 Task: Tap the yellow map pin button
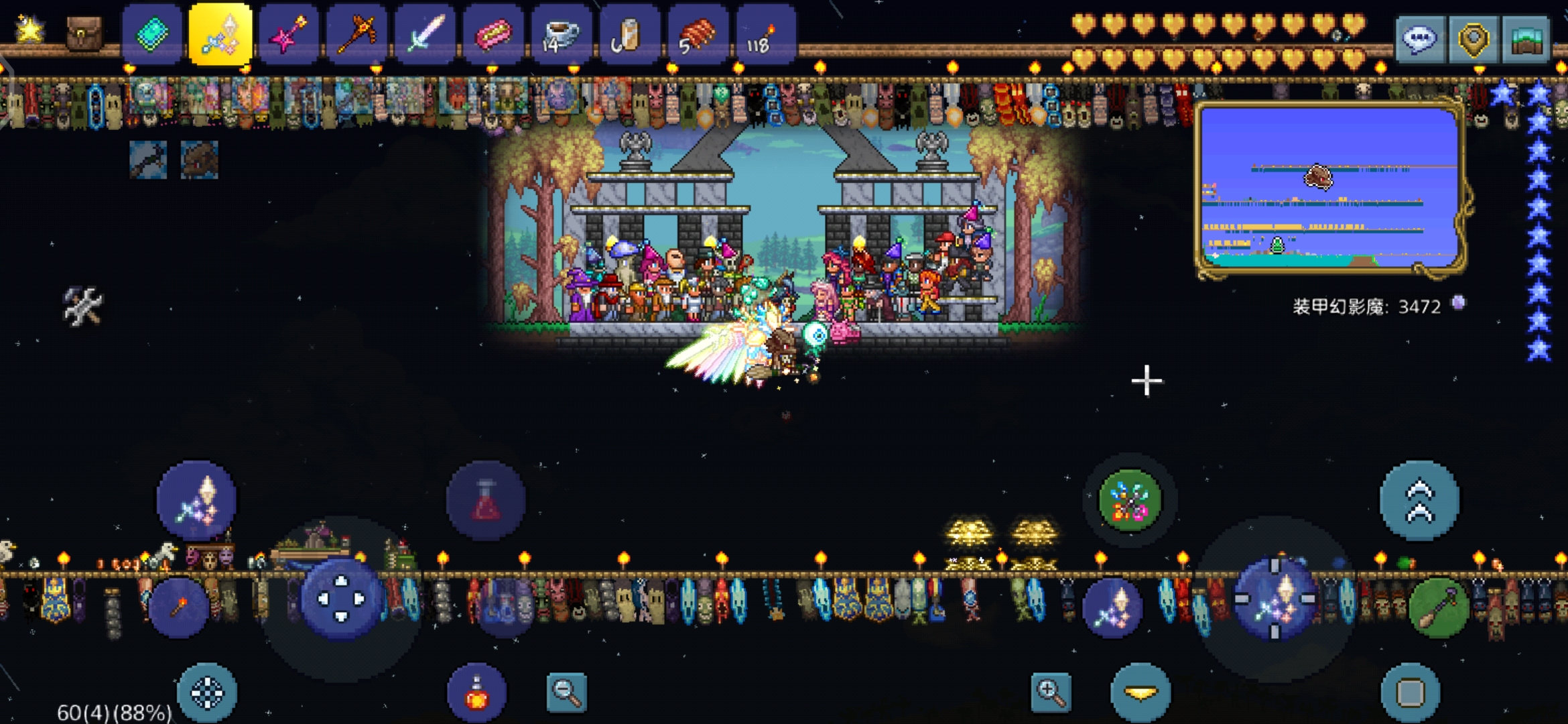(1473, 40)
